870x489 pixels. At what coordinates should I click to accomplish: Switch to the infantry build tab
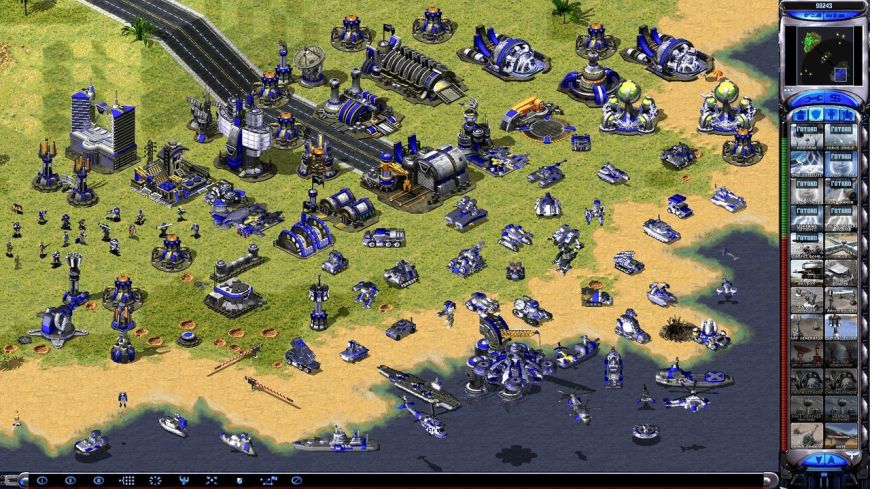(x=831, y=114)
